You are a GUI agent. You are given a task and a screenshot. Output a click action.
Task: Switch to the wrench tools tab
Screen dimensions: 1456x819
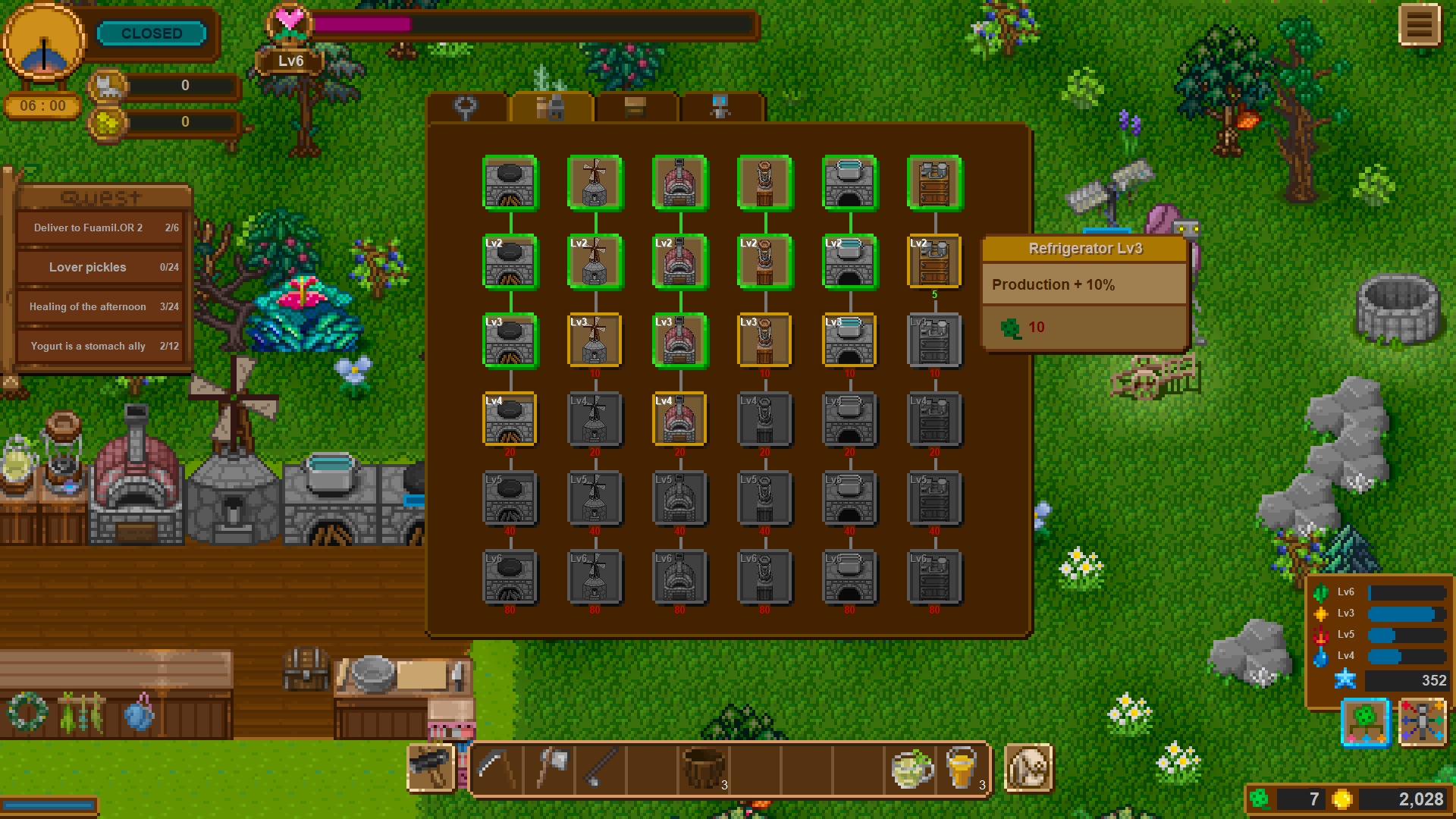coord(466,108)
